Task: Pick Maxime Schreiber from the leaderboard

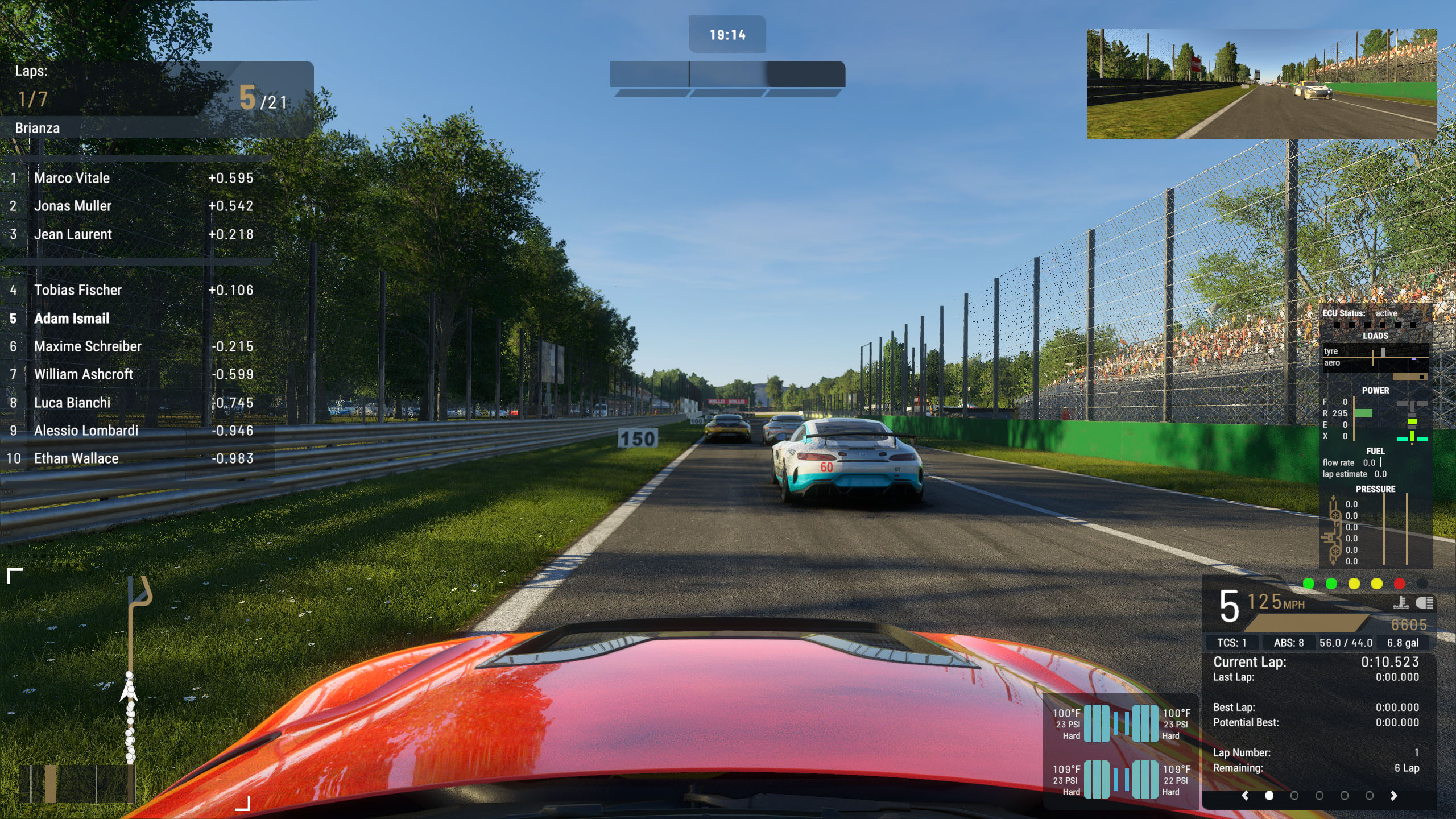Action: [x=88, y=346]
